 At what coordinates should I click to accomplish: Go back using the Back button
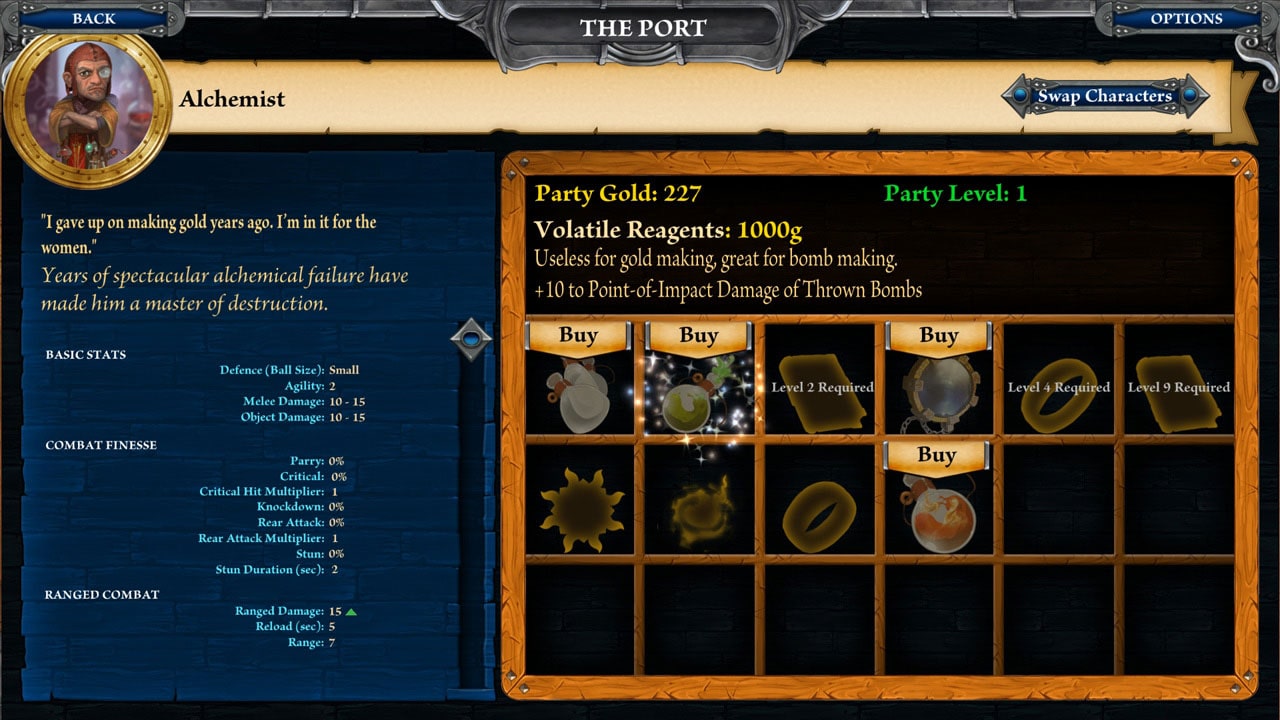92,17
